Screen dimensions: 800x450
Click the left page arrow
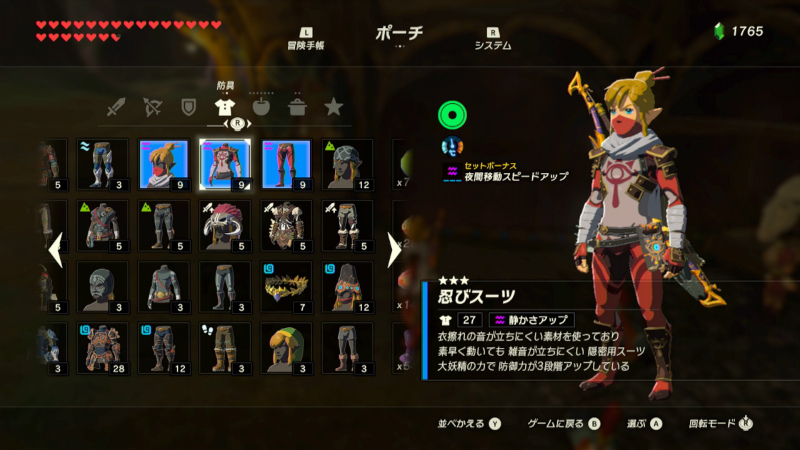point(57,250)
